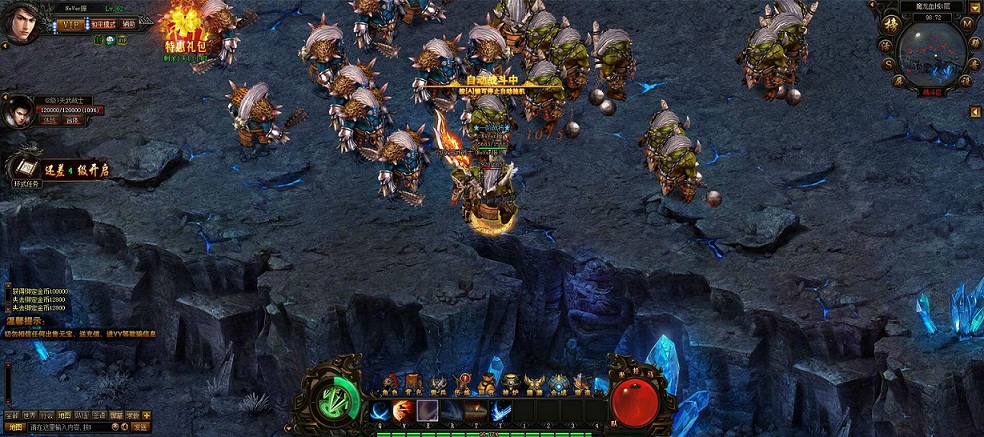Switch chat to the 全部 all tab
Viewport: 984px width, 437px height.
(x=10, y=414)
